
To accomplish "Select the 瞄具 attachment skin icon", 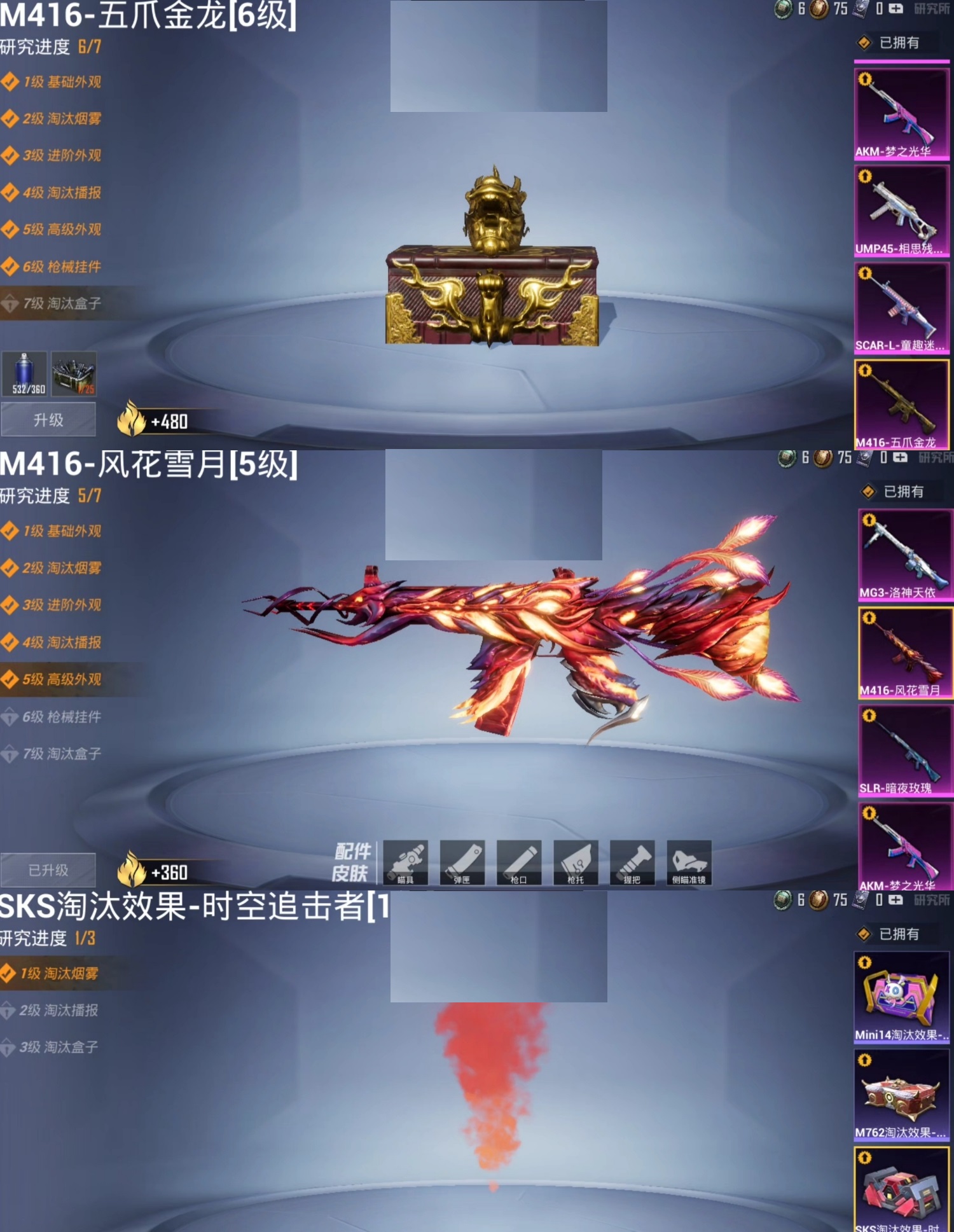I will point(407,864).
